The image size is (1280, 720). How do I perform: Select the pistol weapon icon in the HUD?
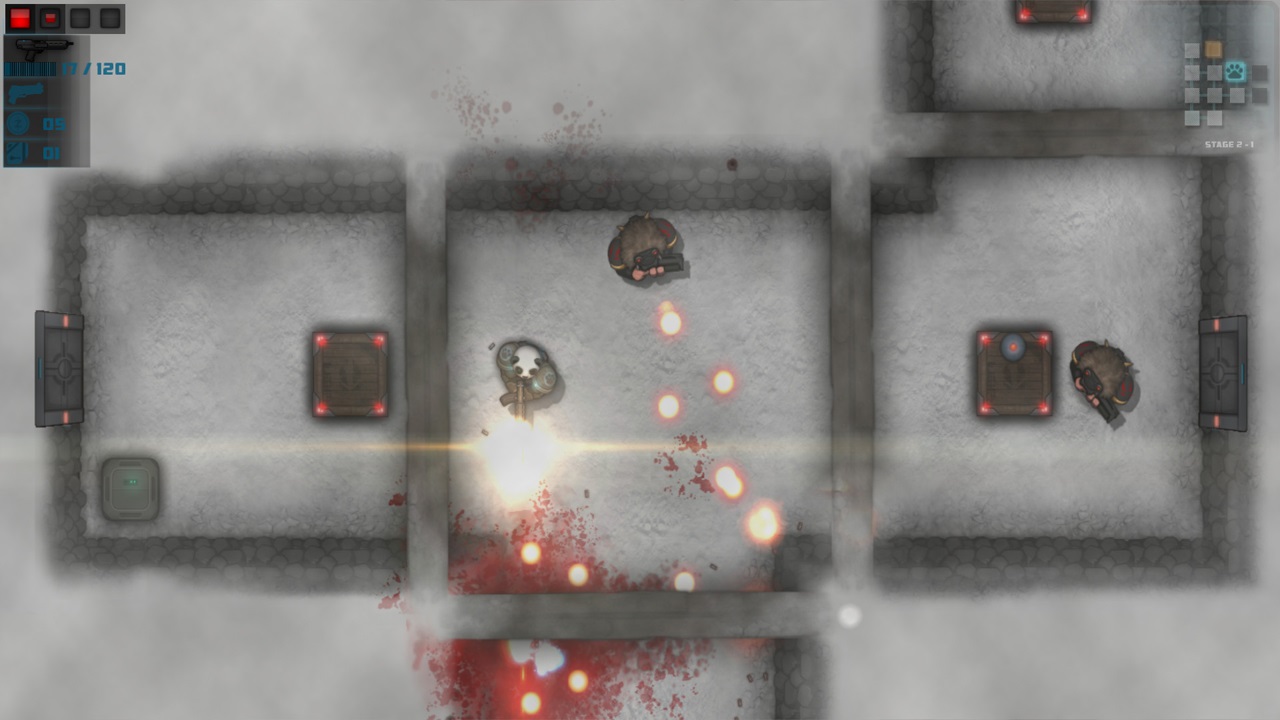[25, 92]
